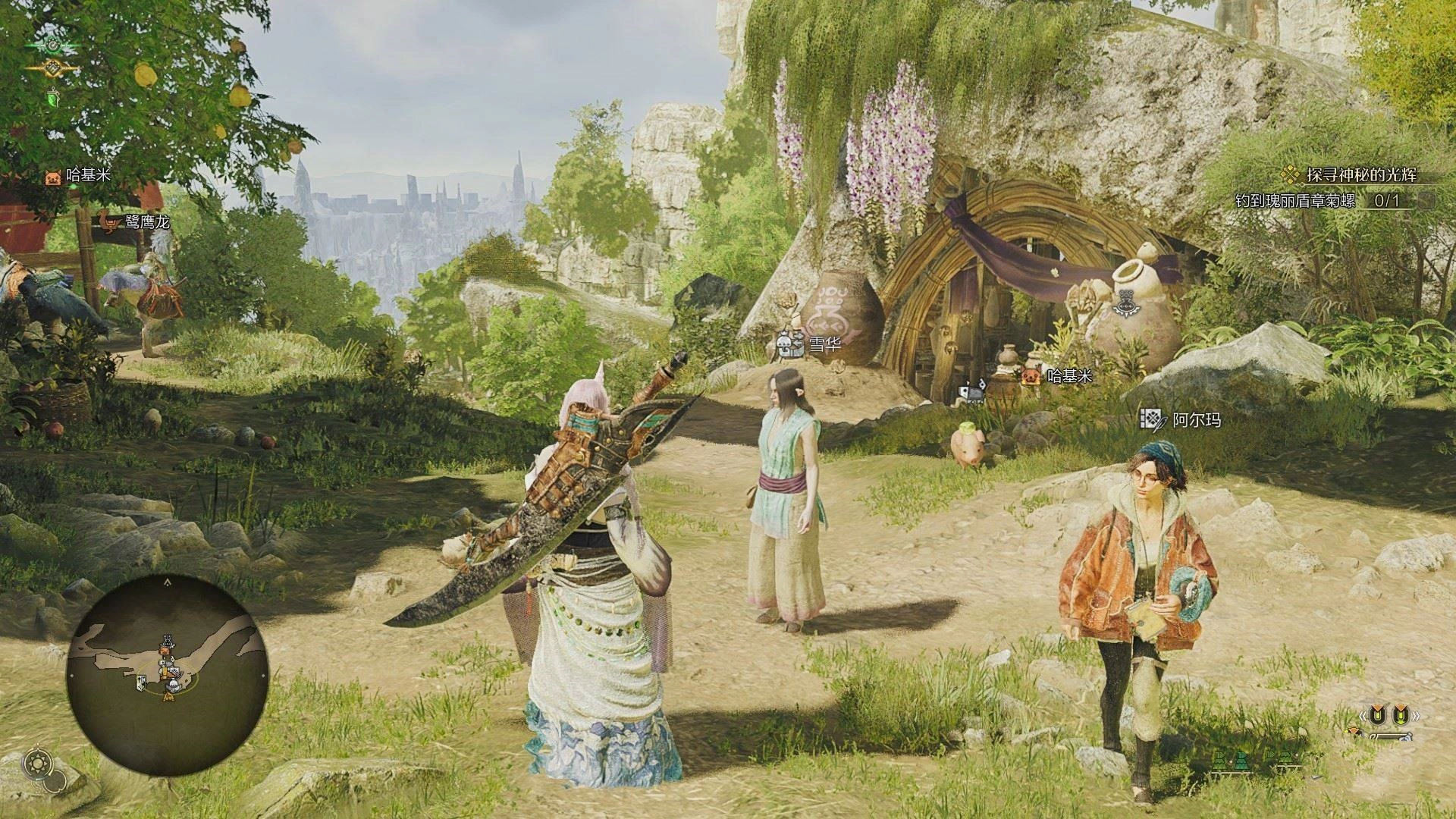Image resolution: width=1456 pixels, height=819 pixels.
Task: Click the gold emblem status icon
Action: click(52, 70)
